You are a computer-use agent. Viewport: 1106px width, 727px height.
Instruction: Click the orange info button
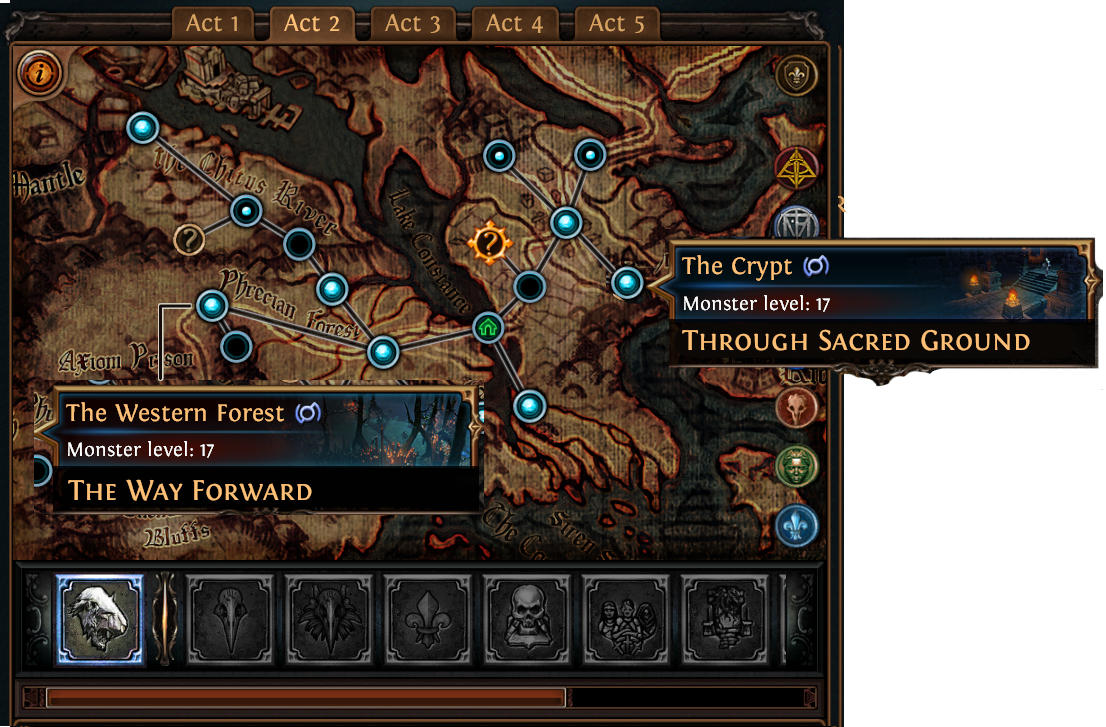pos(41,73)
